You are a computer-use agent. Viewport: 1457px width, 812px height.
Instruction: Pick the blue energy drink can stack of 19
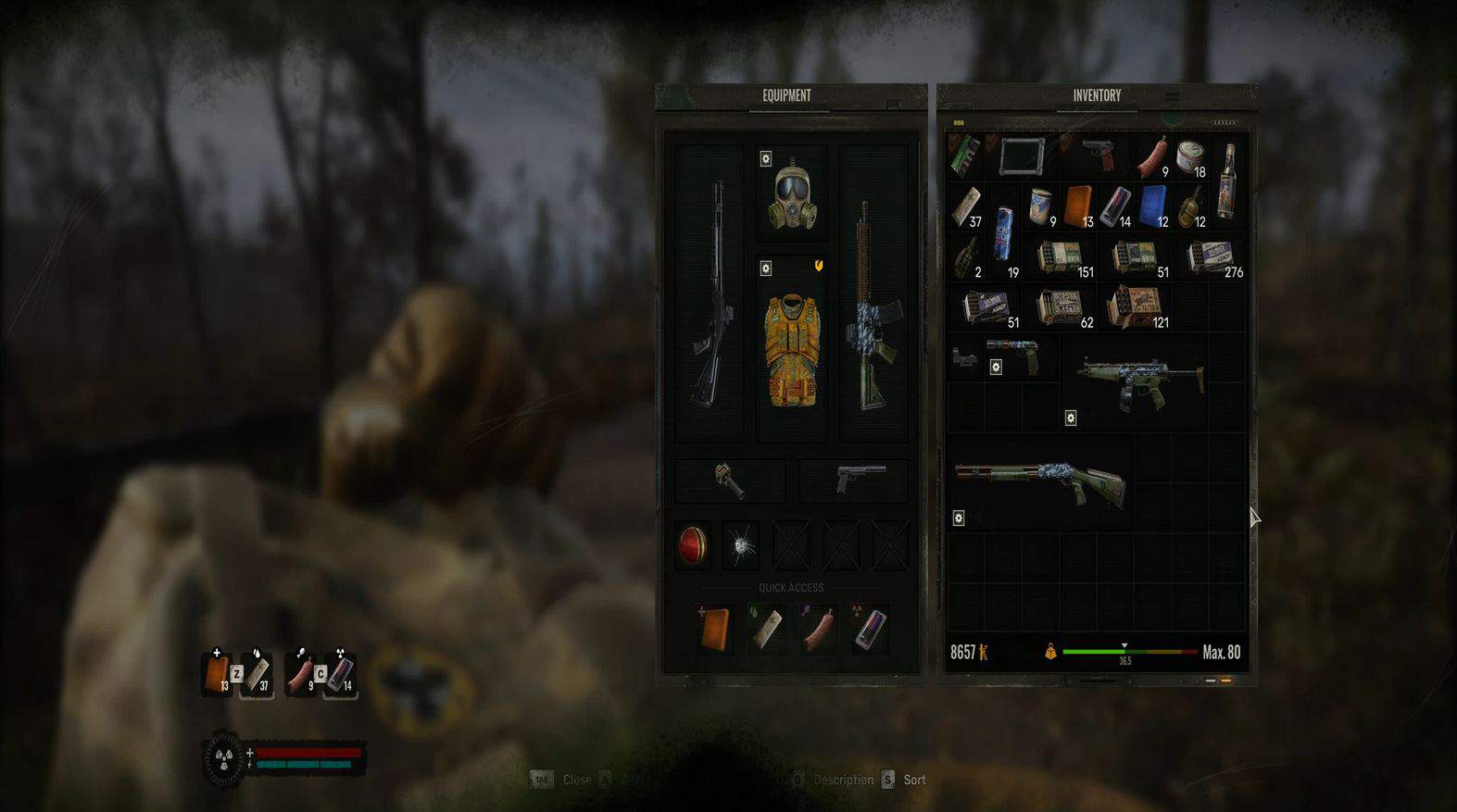tap(1004, 232)
